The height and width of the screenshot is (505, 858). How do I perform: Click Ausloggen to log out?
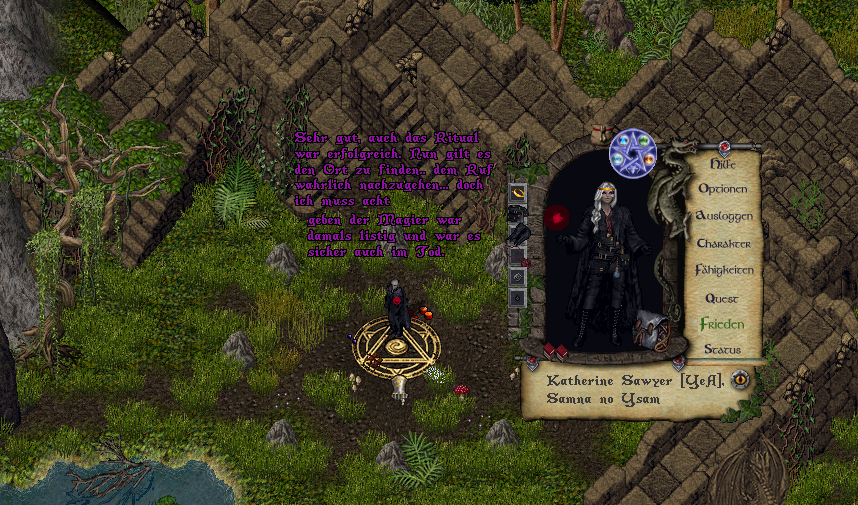[722, 216]
